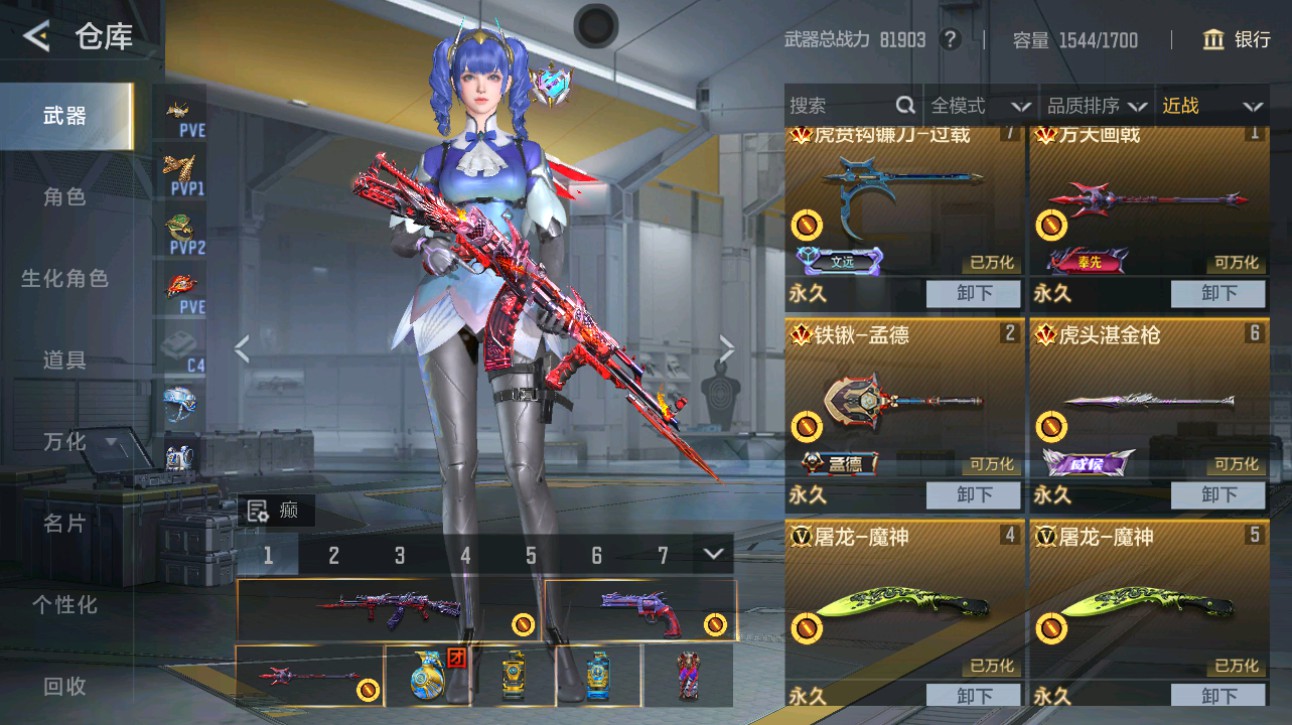Image resolution: width=1292 pixels, height=725 pixels.
Task: Click 卸下 to unequip 方天画戟
Action: point(1217,293)
